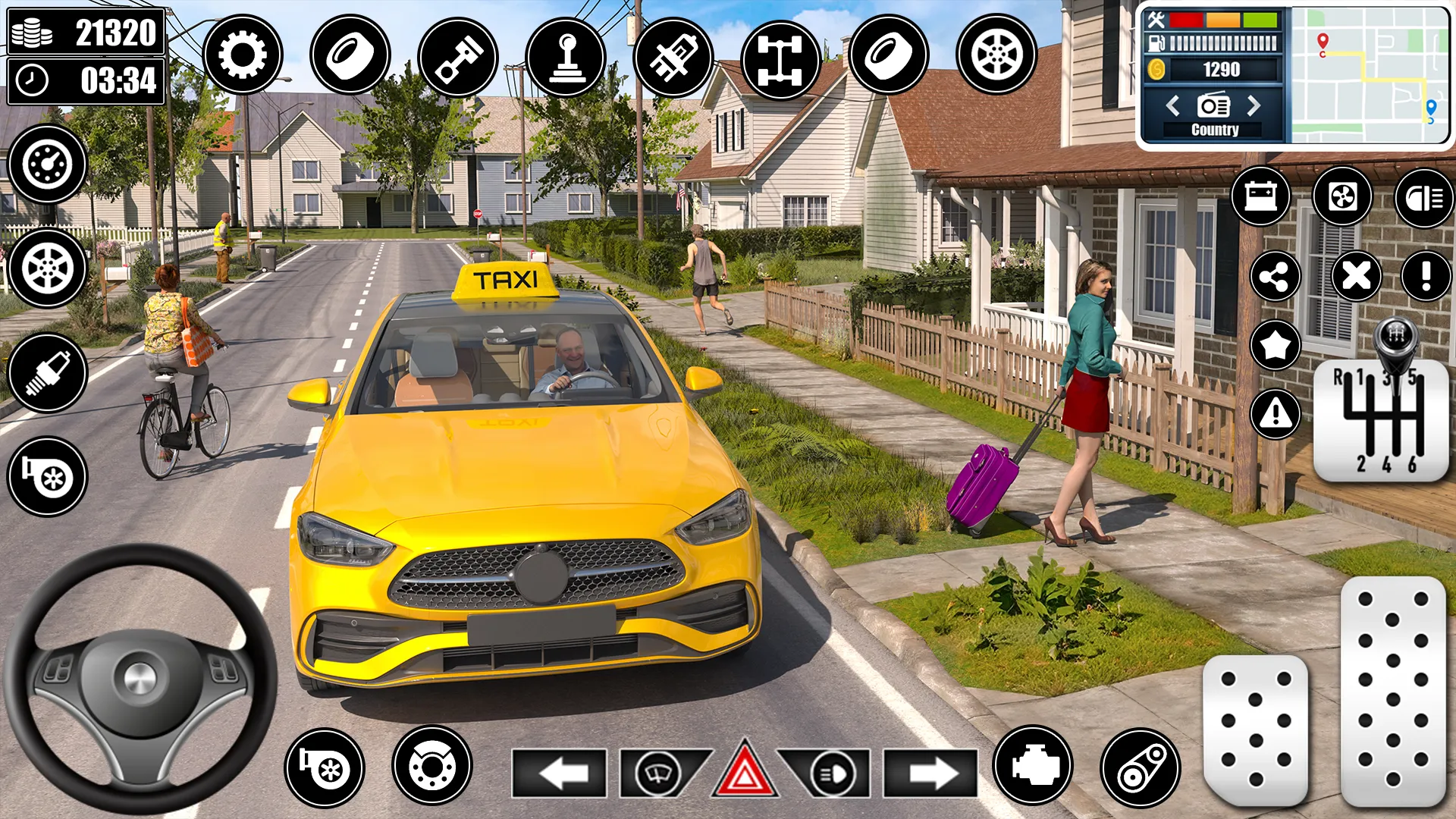The height and width of the screenshot is (819, 1456).
Task: Click the check engine icon
Action: pyautogui.click(x=1032, y=766)
